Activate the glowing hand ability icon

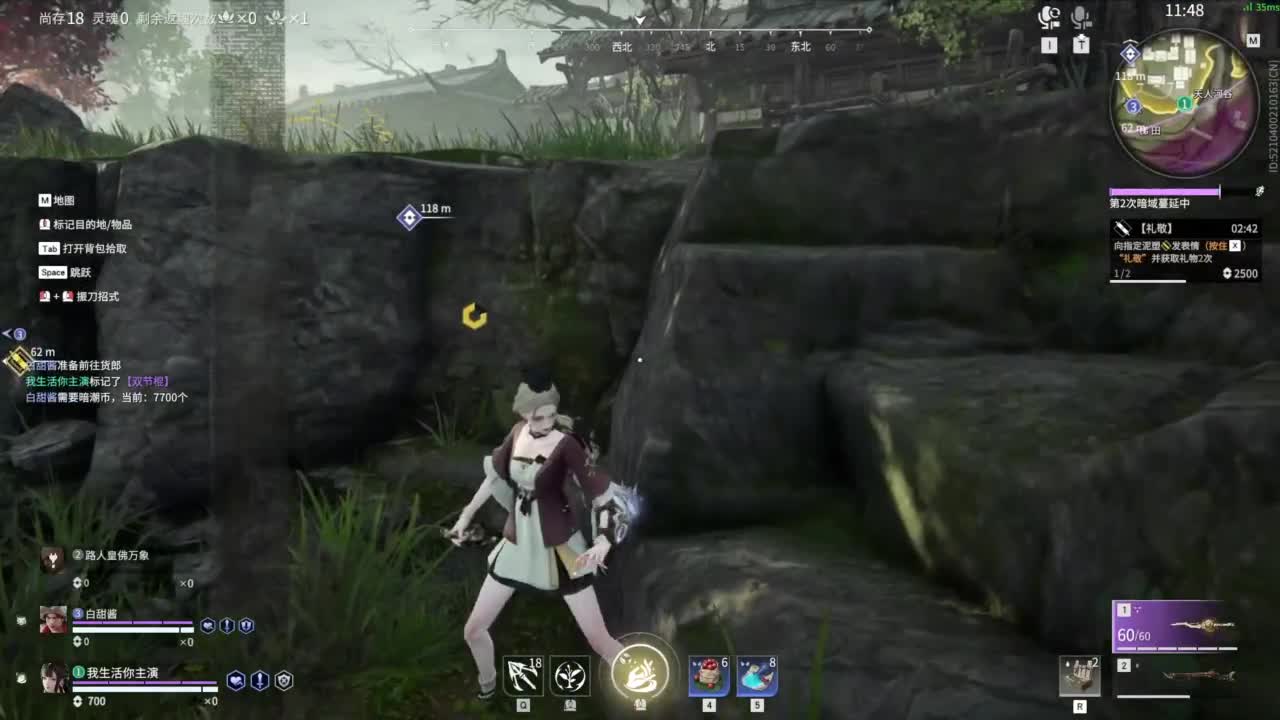click(640, 672)
